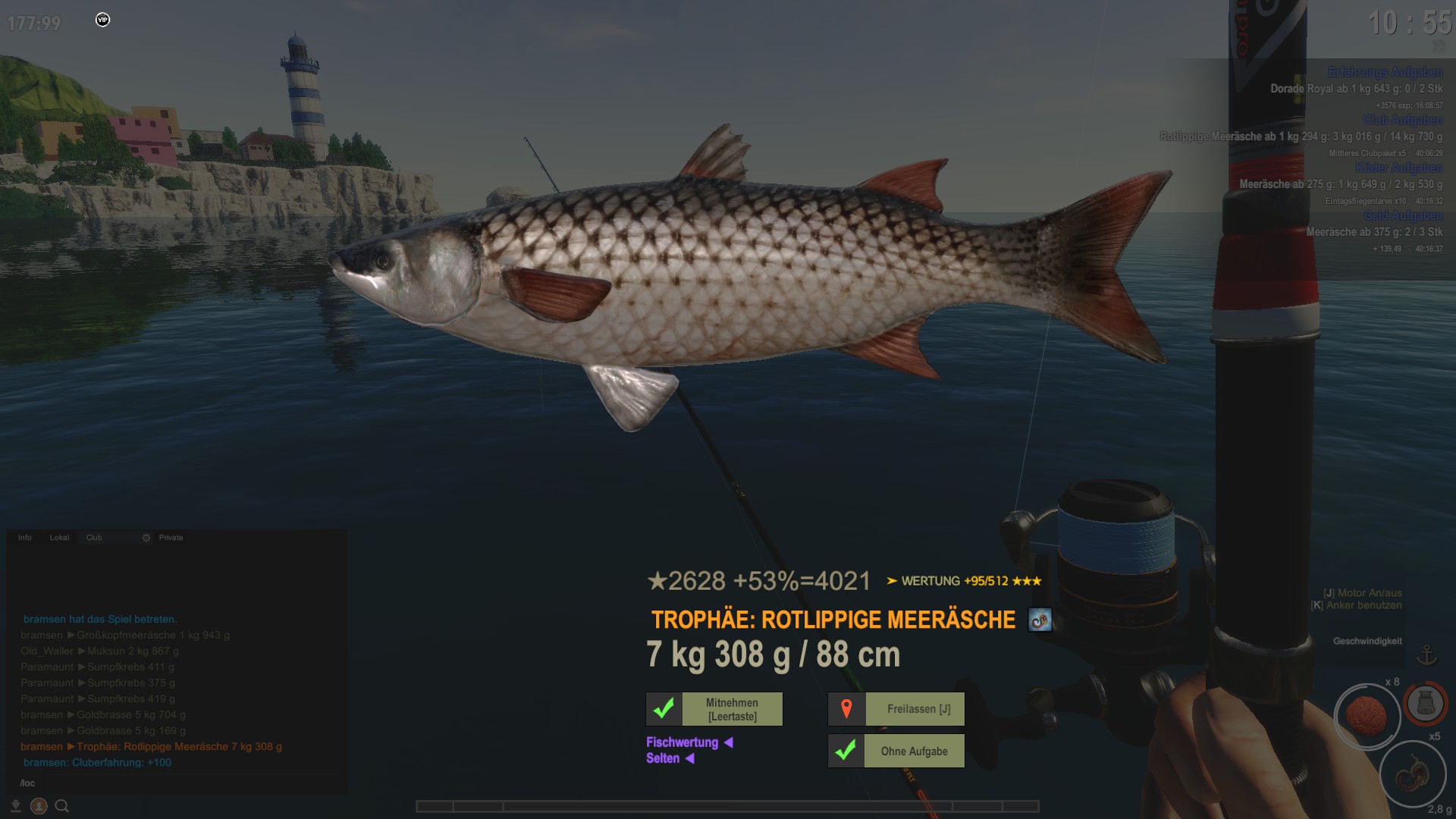Viewport: 1456px width, 819px height.
Task: Toggle the anchor icon
Action: click(1427, 654)
